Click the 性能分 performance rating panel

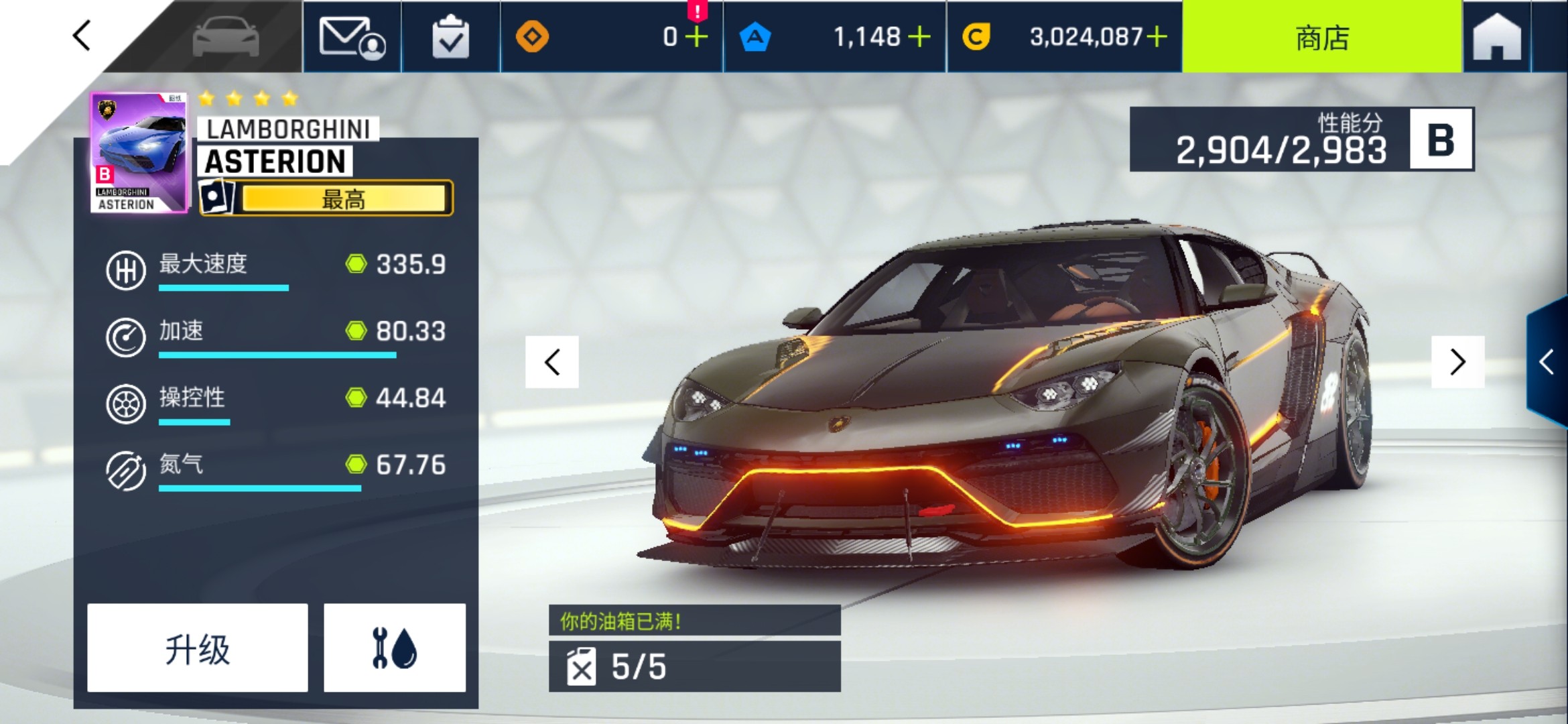tap(1301, 139)
